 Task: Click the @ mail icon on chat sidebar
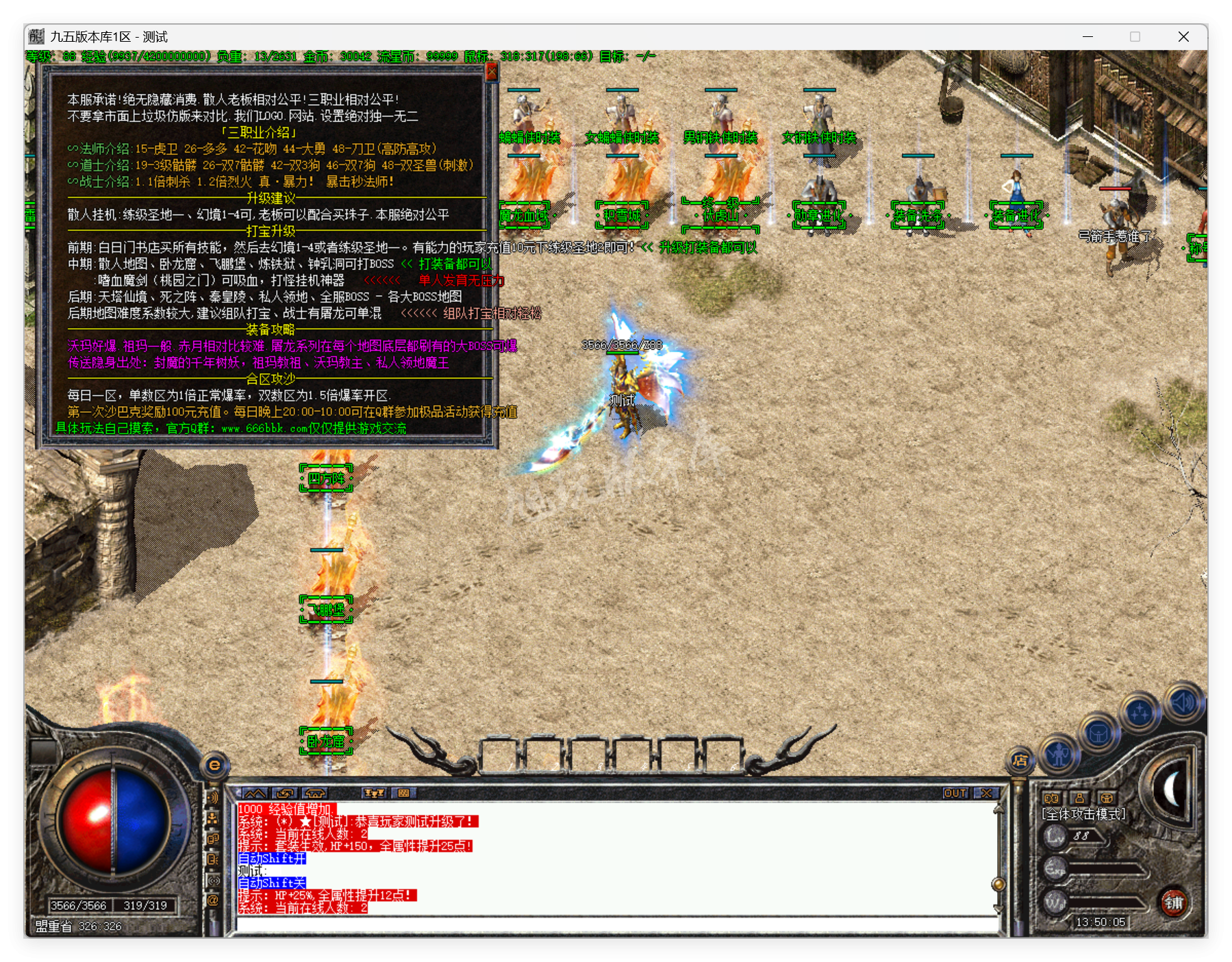[214, 900]
